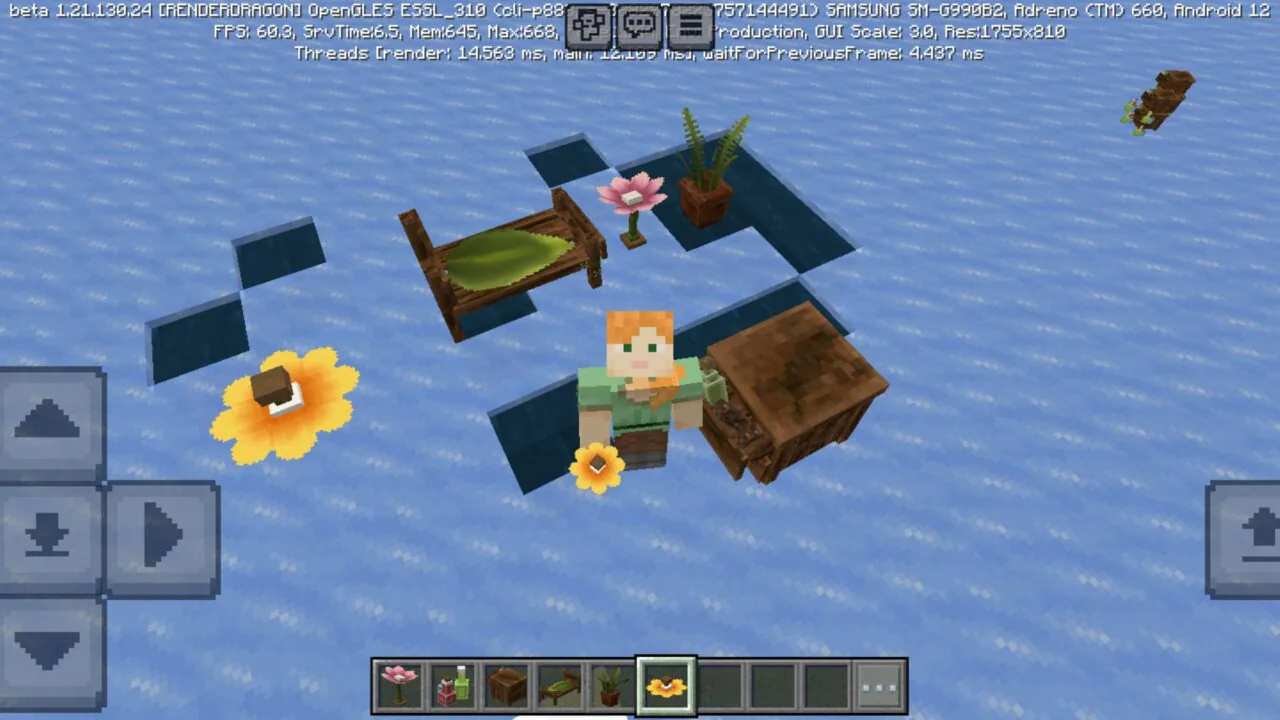The width and height of the screenshot is (1280, 720).
Task: Select the yellow wildflower hotbar slot
Action: point(666,686)
